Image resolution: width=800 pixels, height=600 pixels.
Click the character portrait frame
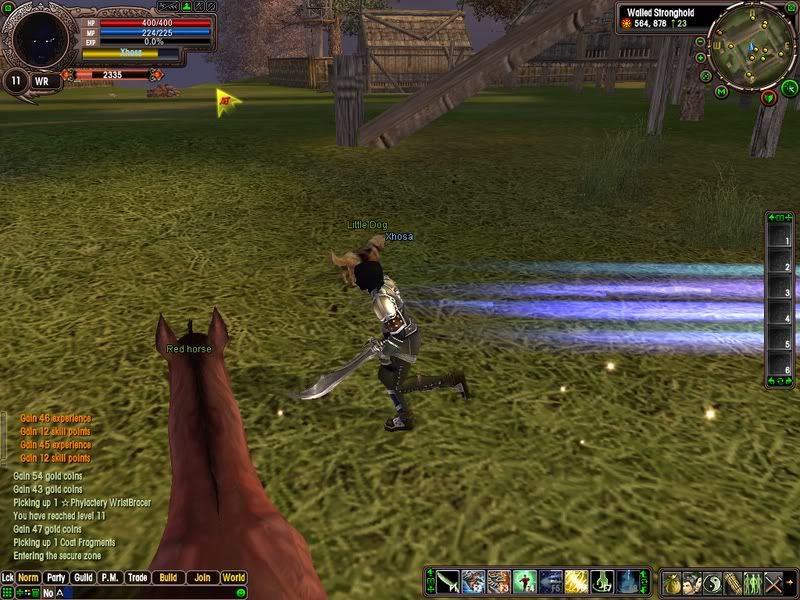pos(40,38)
